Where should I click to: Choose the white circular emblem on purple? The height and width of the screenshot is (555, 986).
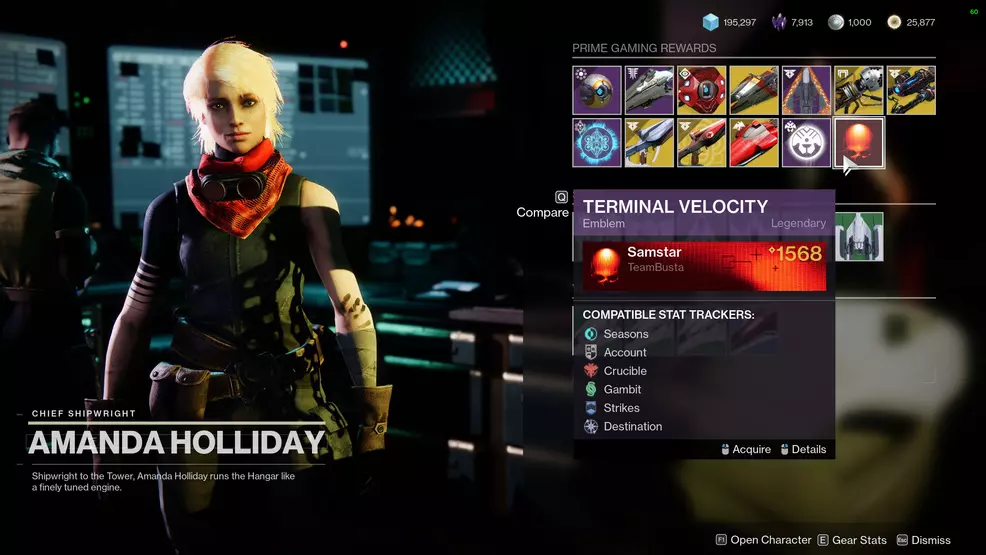tap(806, 142)
